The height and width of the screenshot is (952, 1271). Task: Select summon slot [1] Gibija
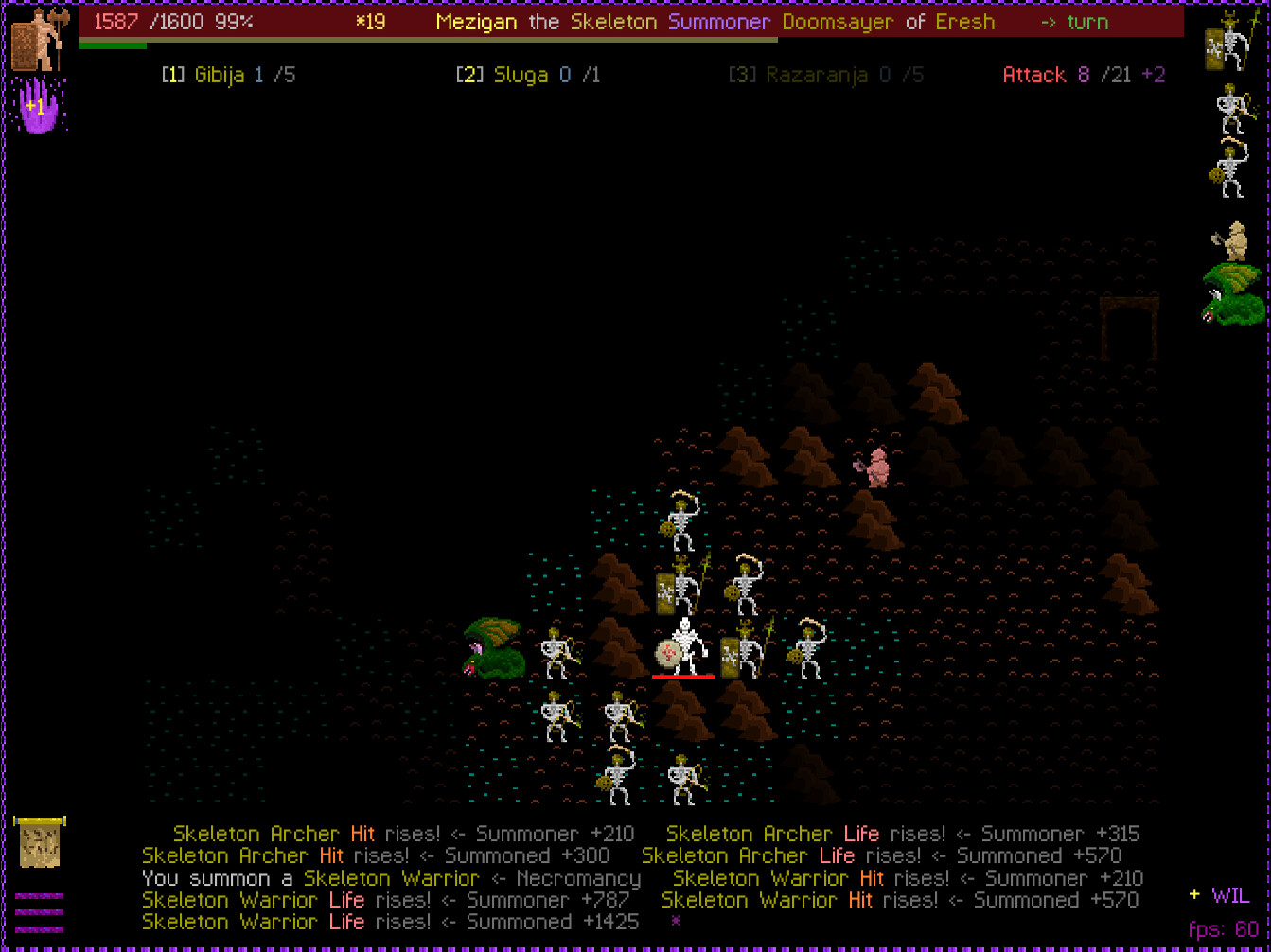click(x=227, y=74)
